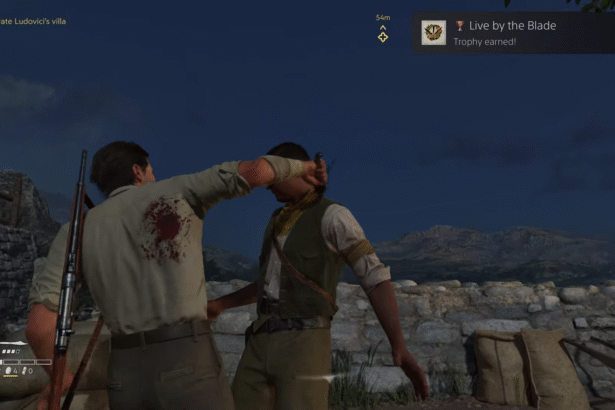
Task: Select the objective waypoint marker showing 54m
Action: pyautogui.click(x=383, y=35)
